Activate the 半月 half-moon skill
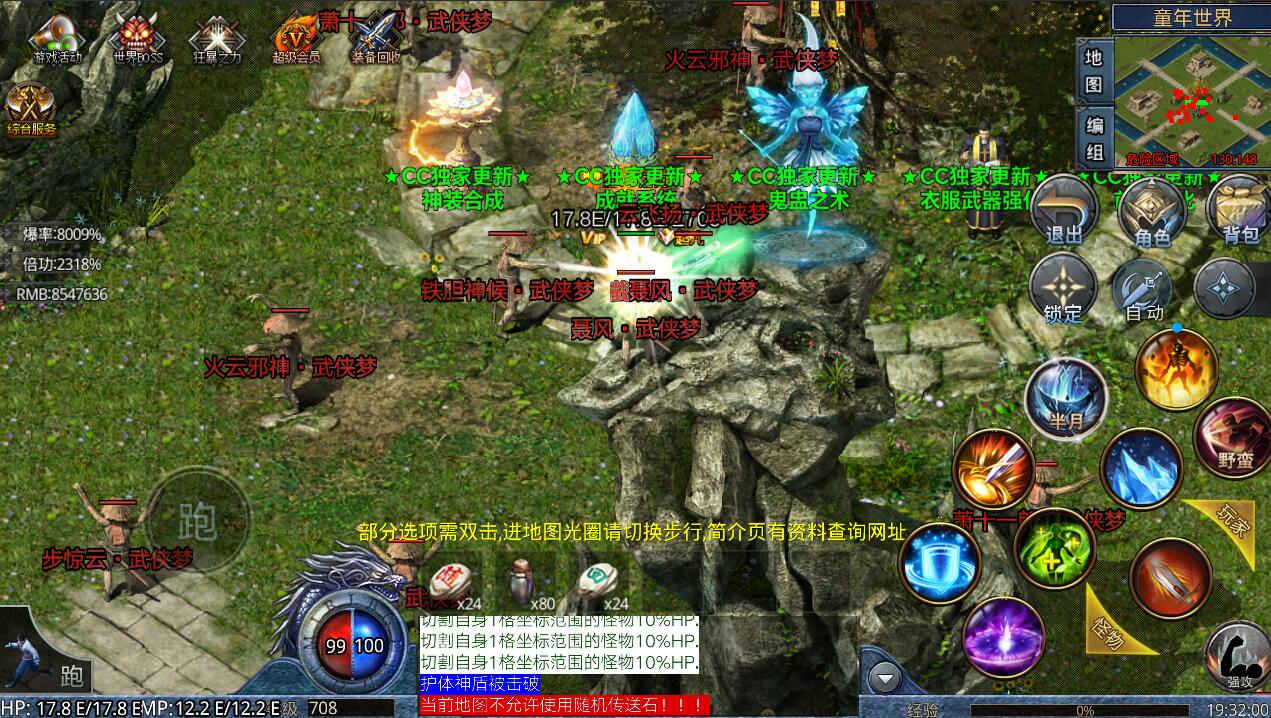 1066,397
